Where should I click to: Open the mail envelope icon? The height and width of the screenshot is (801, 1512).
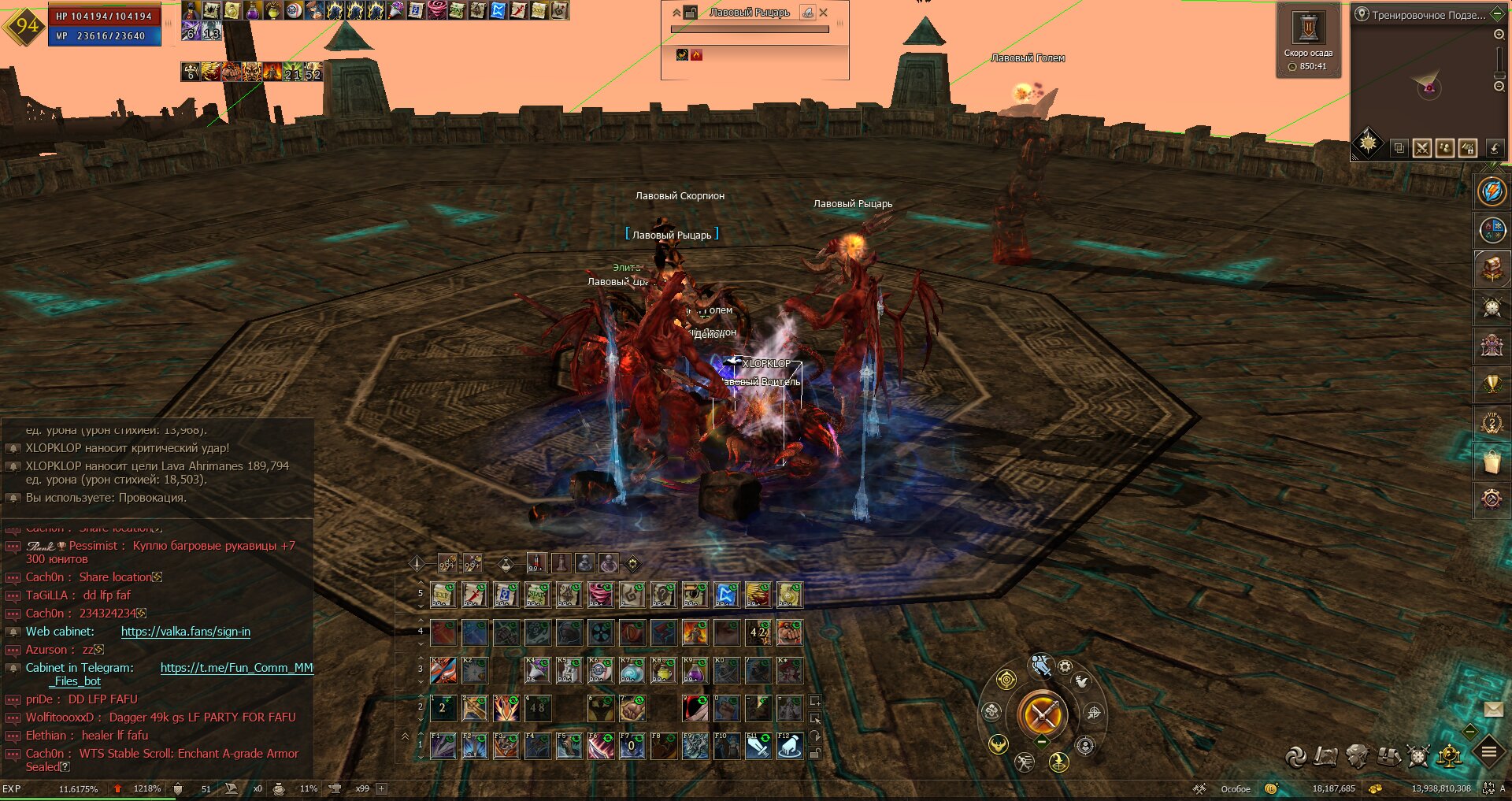click(x=1493, y=710)
